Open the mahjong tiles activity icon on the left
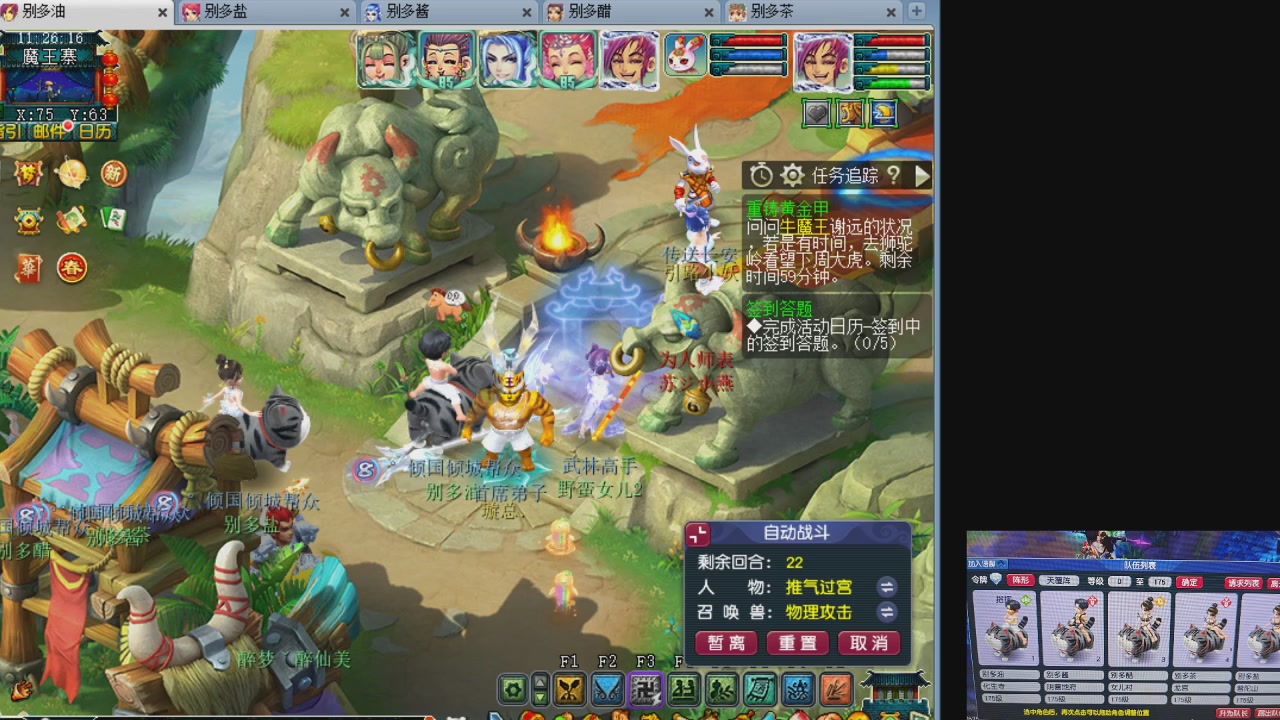 click(114, 221)
